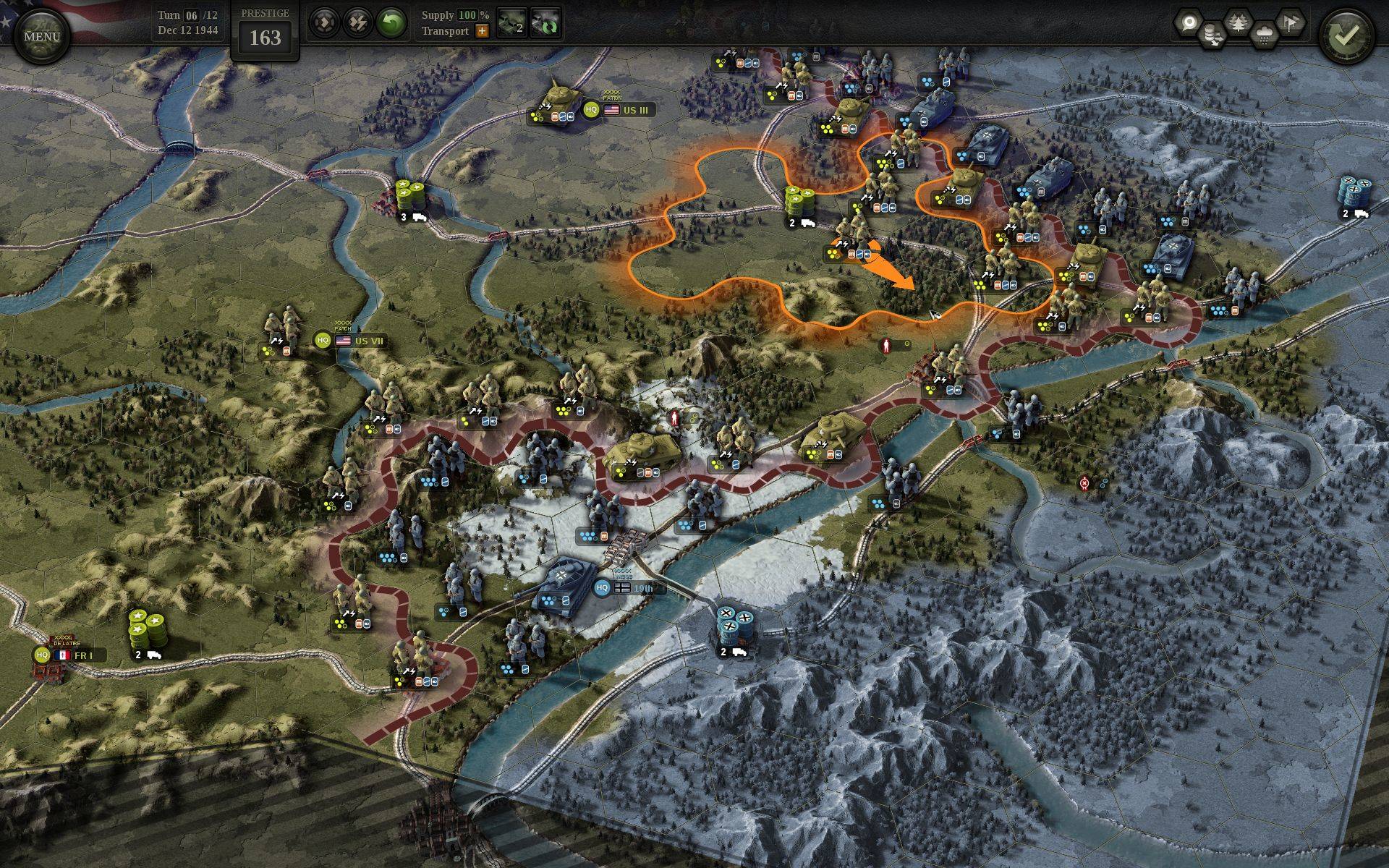Select the US VII HQ marker
The height and width of the screenshot is (868, 1389).
(323, 340)
